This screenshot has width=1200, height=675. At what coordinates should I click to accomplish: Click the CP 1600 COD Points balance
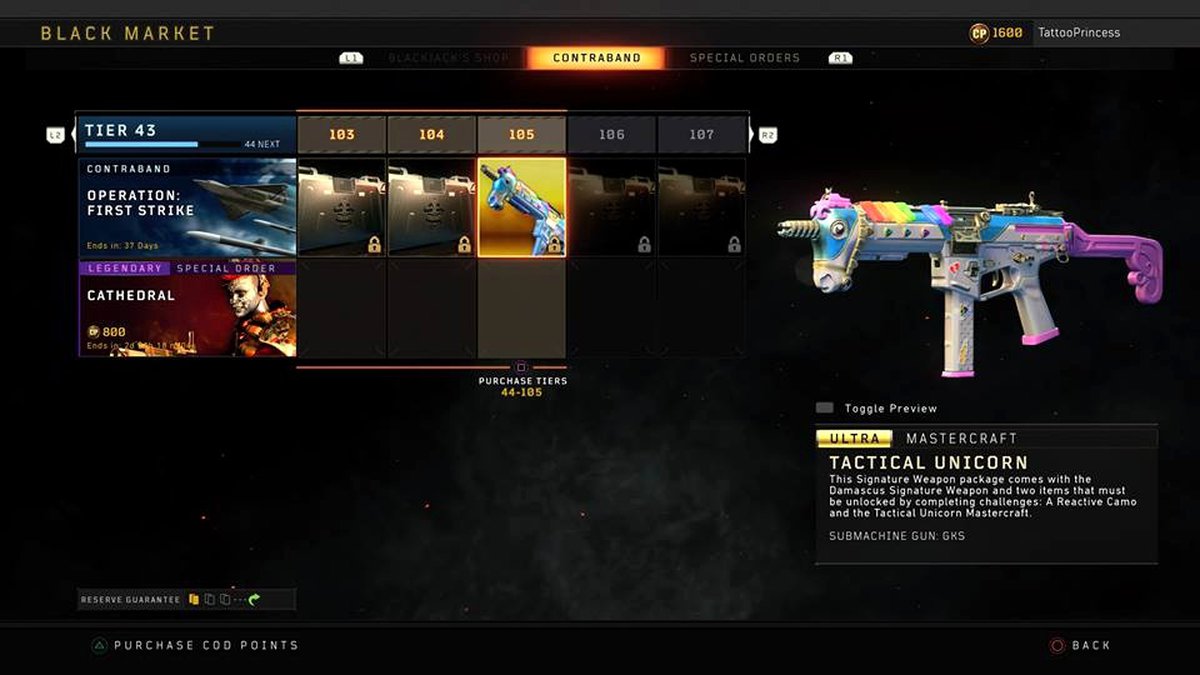click(997, 33)
